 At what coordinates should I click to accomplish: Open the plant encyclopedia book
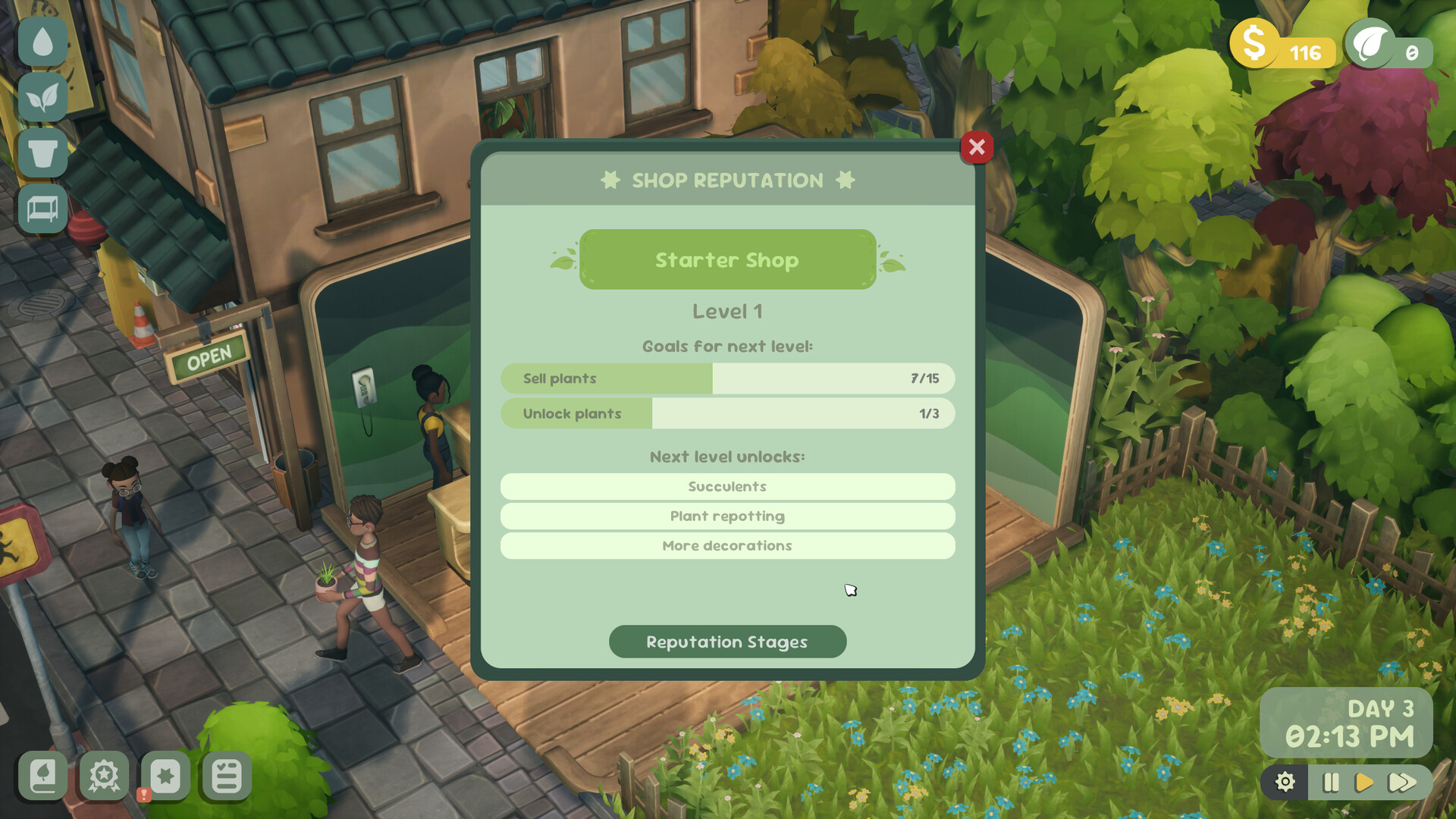click(x=43, y=777)
